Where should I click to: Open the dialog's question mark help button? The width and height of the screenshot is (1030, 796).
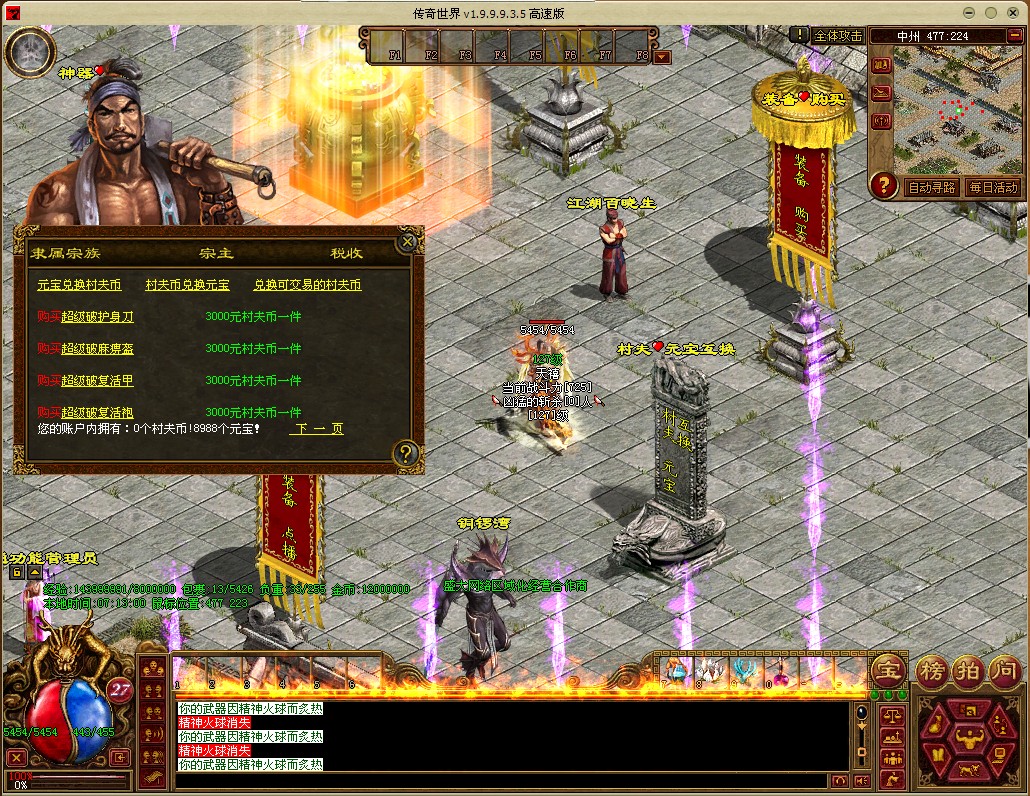click(x=405, y=453)
